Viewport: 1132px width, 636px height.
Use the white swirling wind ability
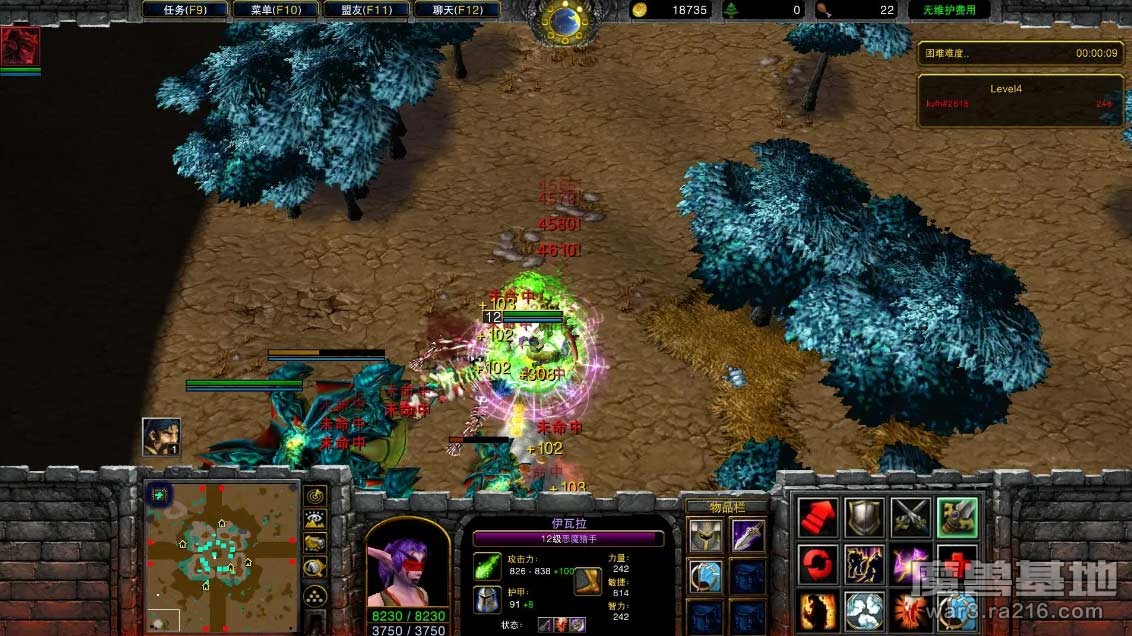click(864, 609)
